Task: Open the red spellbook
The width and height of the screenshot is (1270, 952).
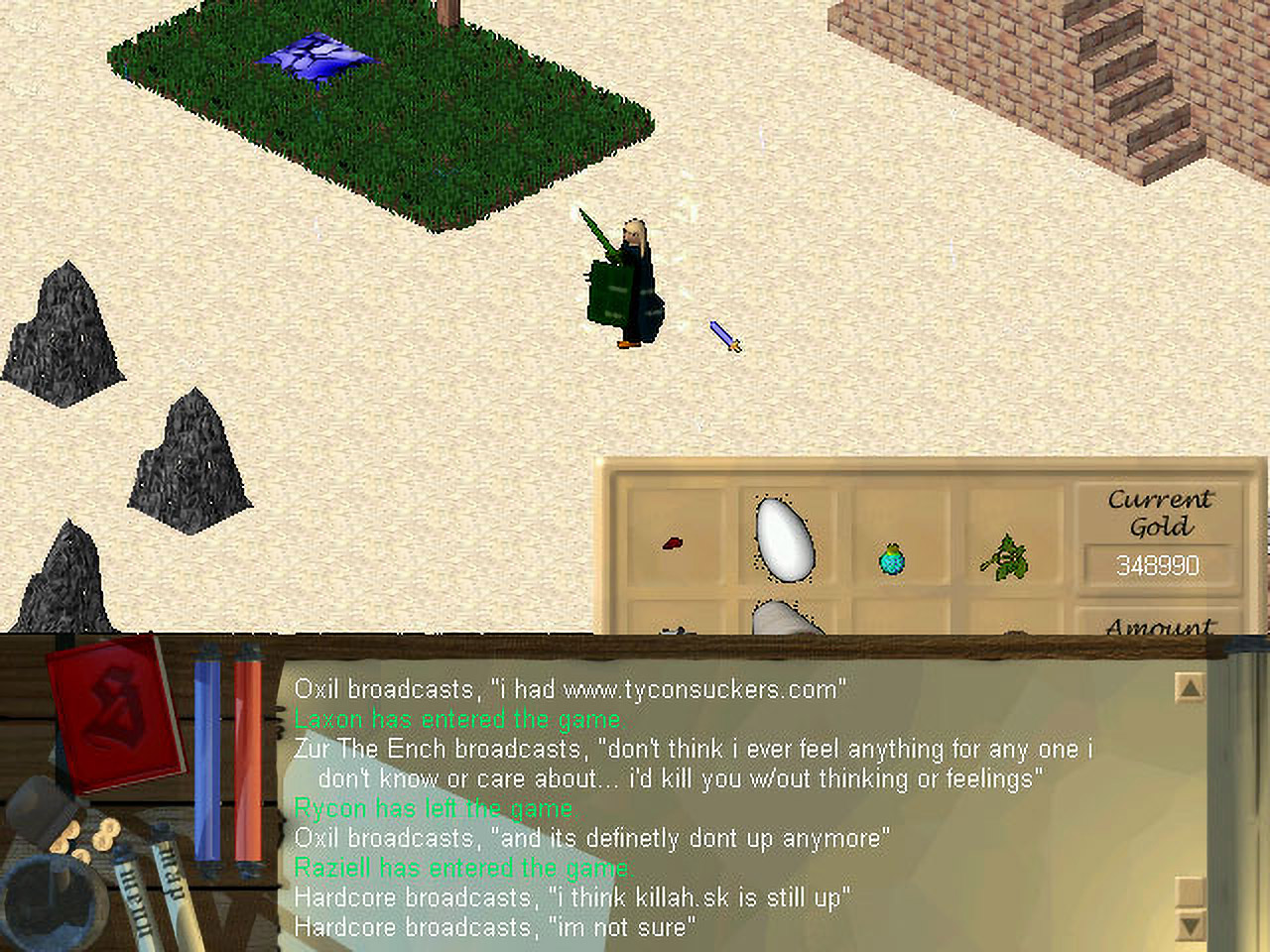Action: [116, 712]
